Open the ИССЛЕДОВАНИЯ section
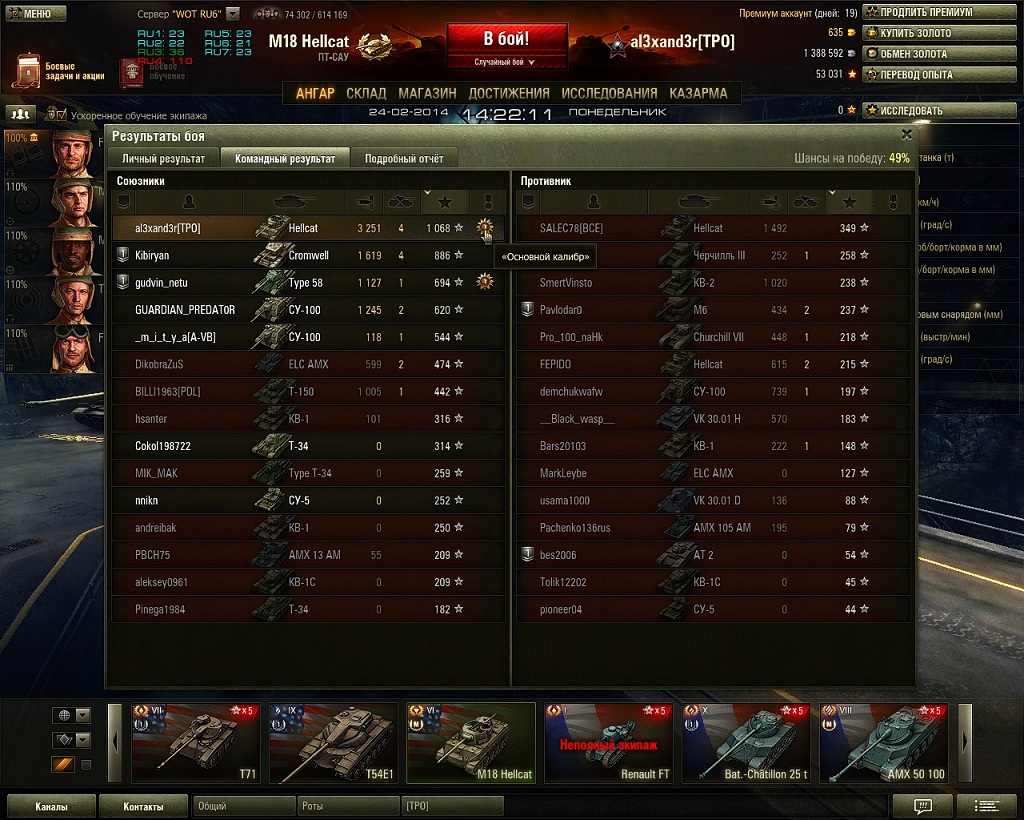1024x820 pixels. click(609, 93)
